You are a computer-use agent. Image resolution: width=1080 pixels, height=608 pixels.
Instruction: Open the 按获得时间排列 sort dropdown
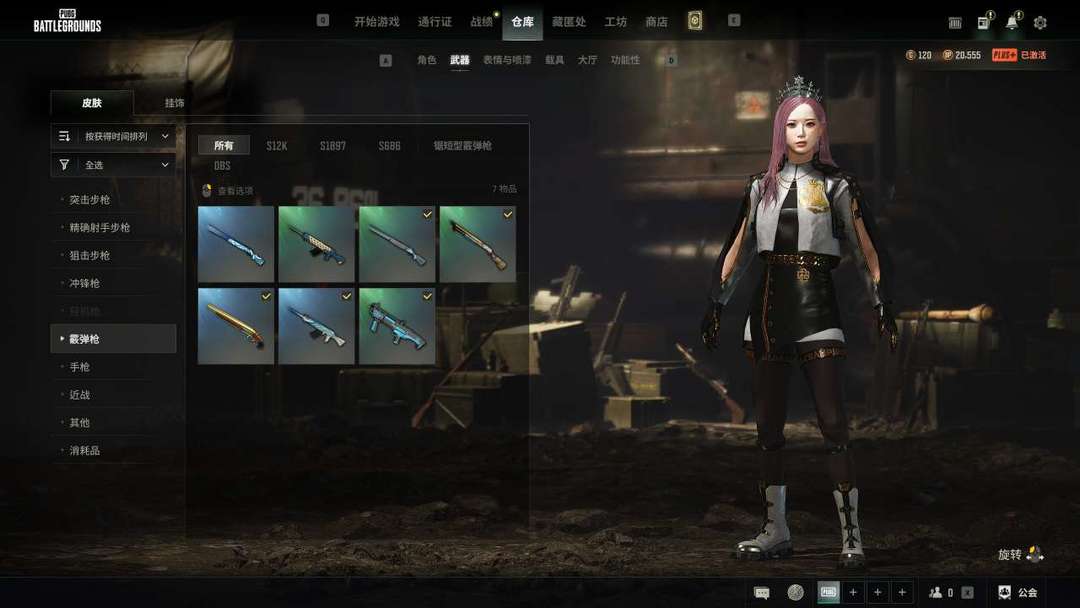(x=113, y=136)
